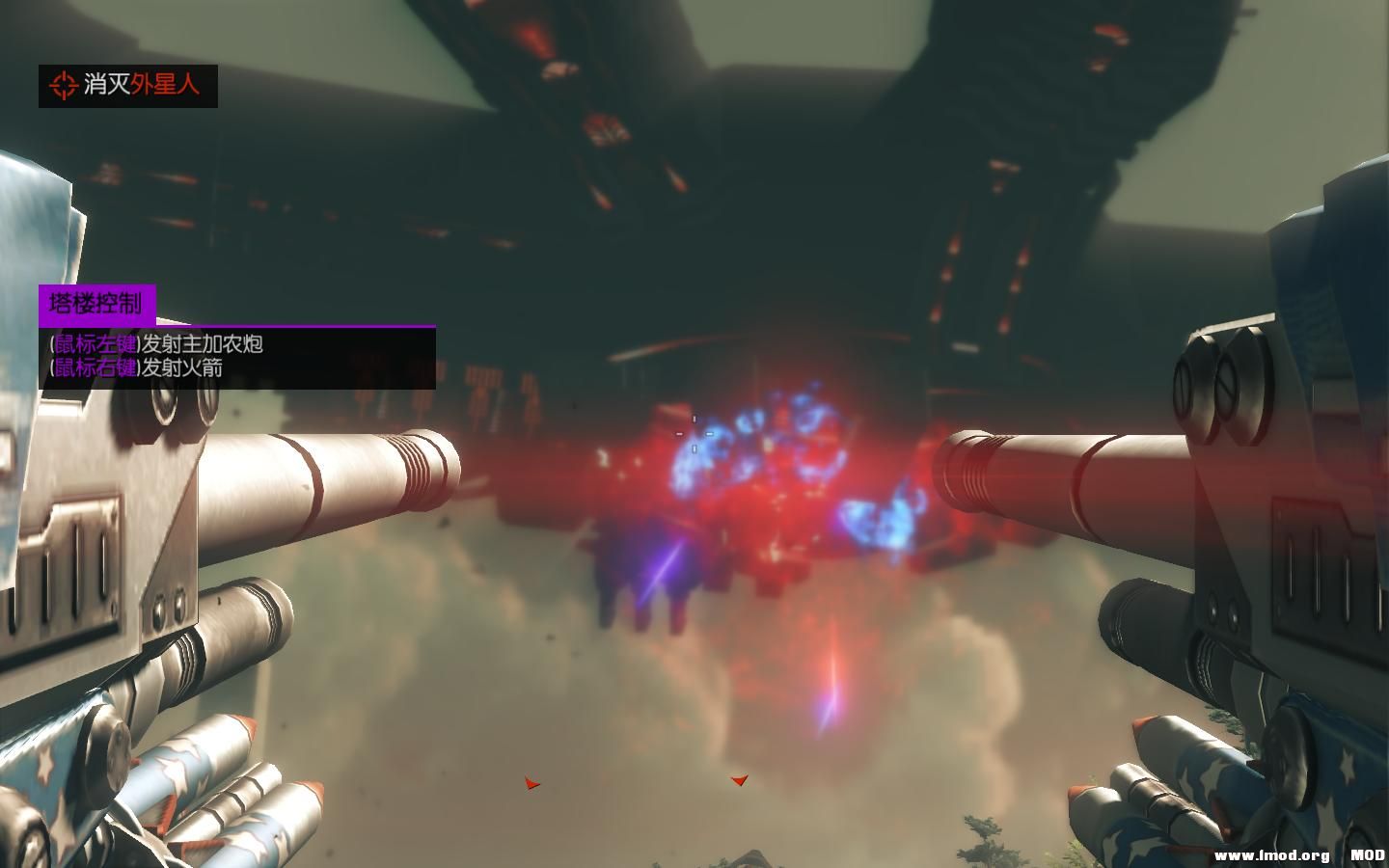The image size is (1389, 868).
Task: Click the center aiming crosshair reticle
Action: tap(694, 434)
